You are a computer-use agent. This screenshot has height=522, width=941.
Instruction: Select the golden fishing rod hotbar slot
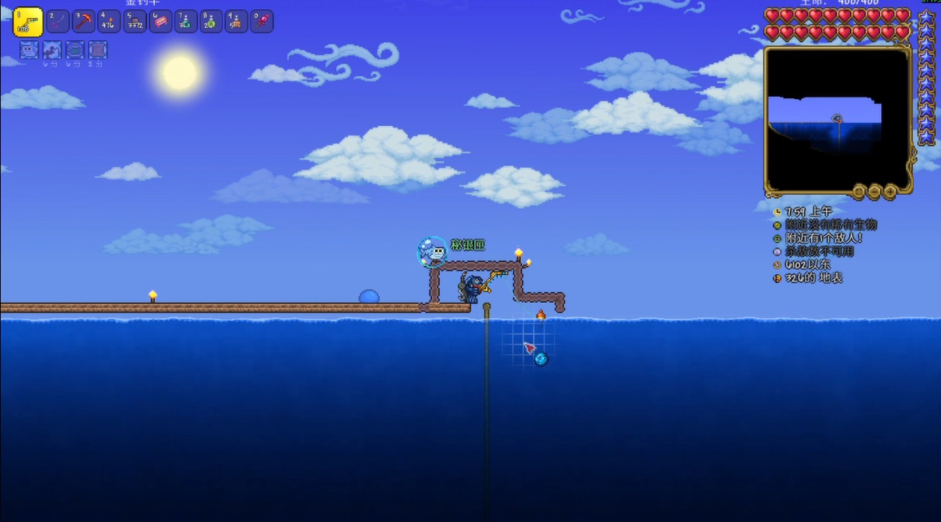click(28, 22)
